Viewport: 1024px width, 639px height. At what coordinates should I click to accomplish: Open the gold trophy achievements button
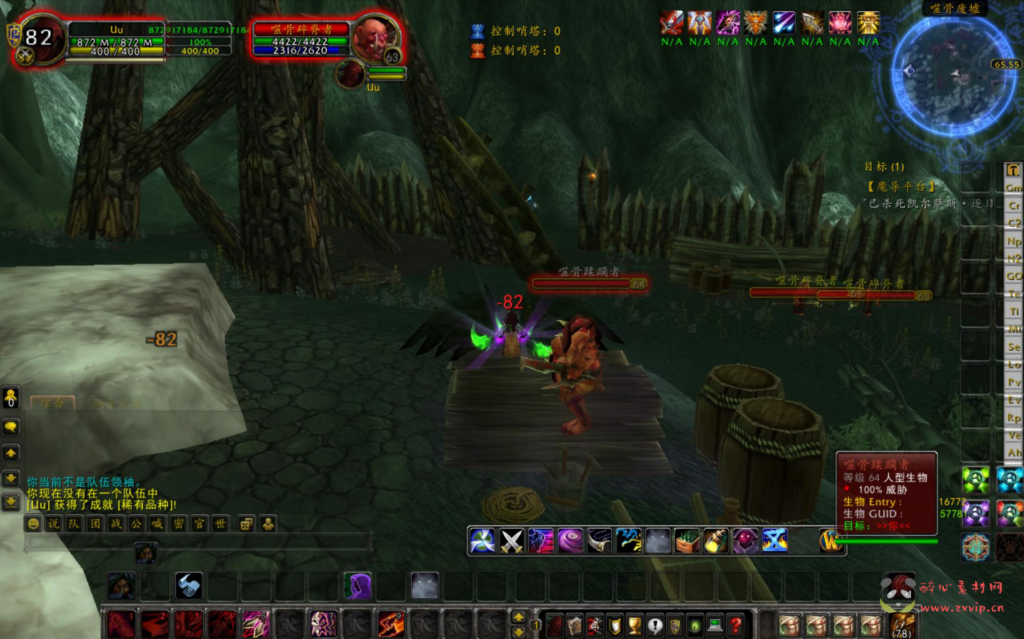coord(636,625)
